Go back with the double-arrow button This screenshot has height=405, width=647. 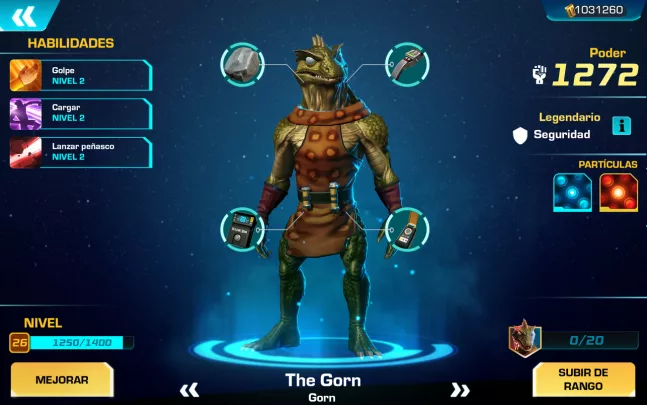tap(24, 15)
